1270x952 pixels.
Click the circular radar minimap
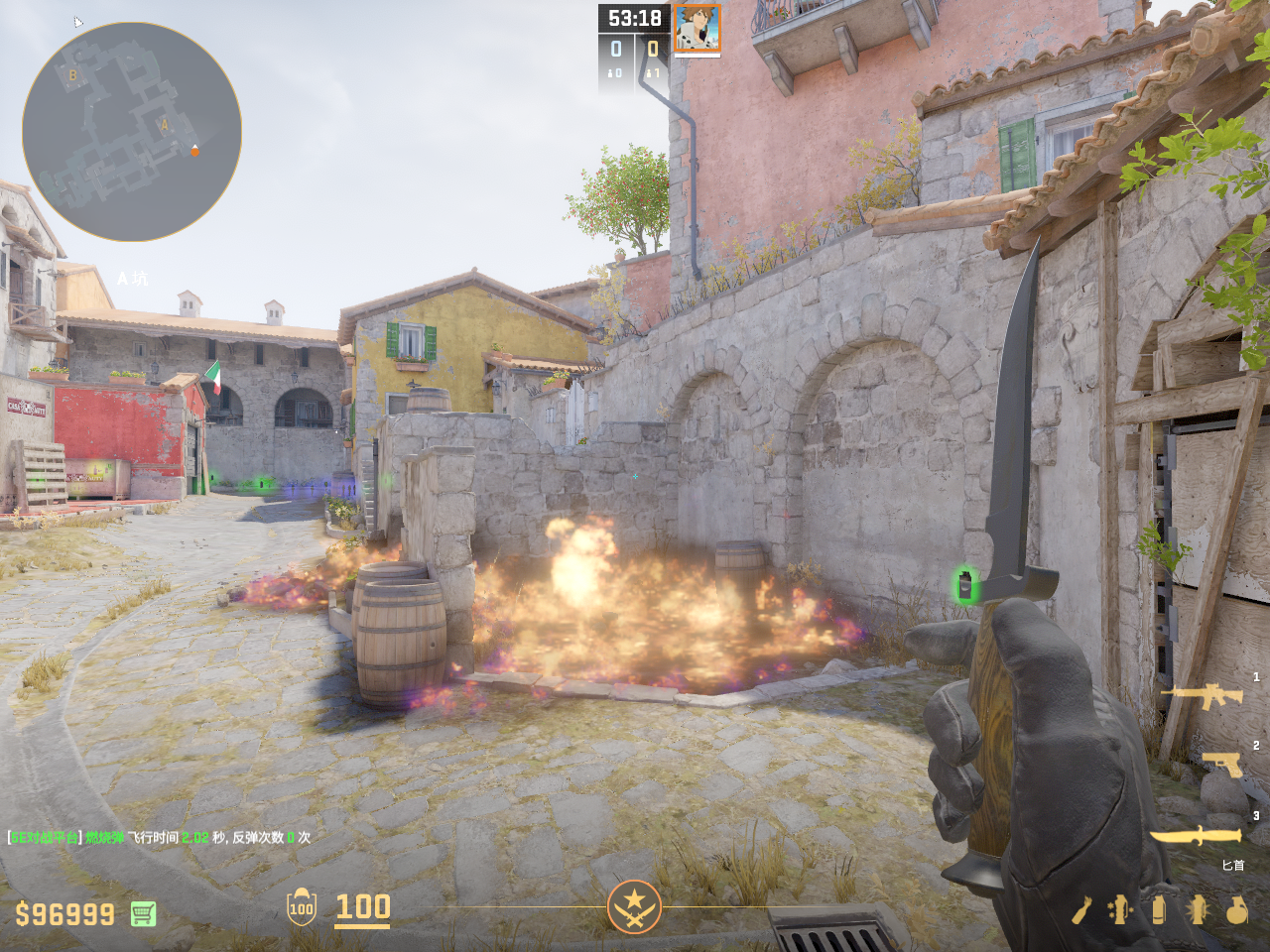[x=132, y=132]
